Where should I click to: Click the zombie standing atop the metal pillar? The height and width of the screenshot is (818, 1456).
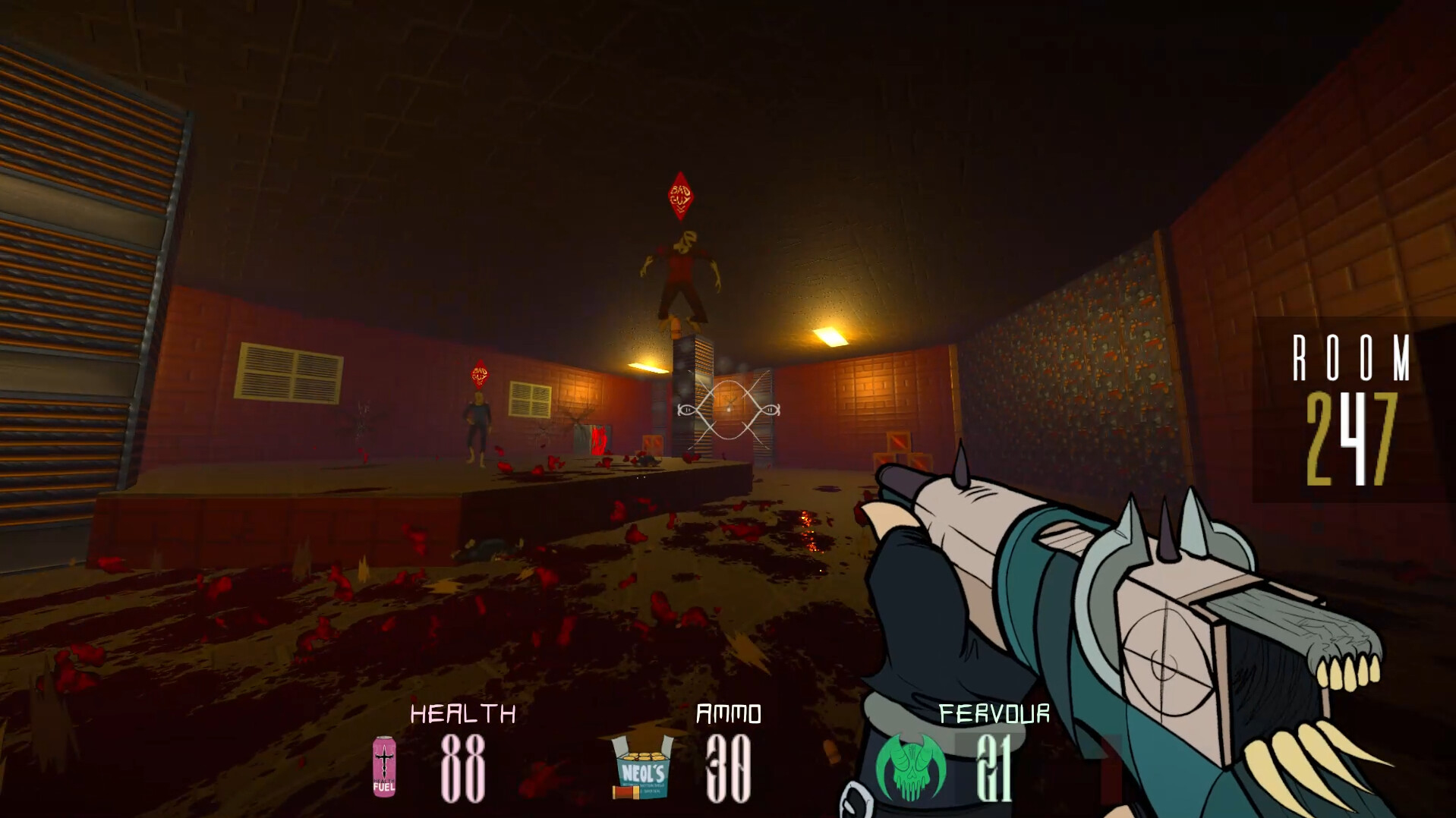[682, 270]
